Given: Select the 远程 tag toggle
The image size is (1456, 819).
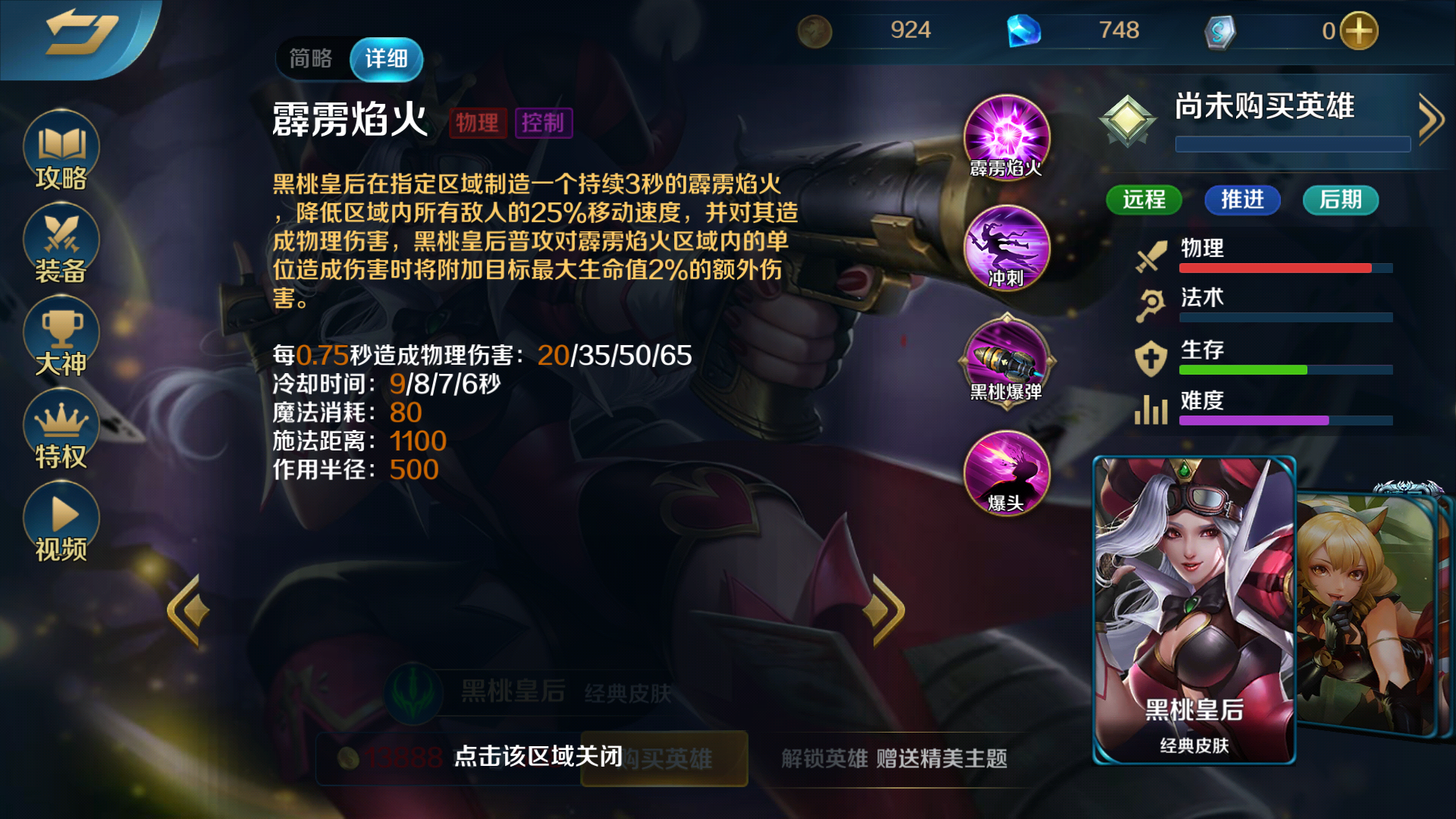Looking at the screenshot, I should 1144,200.
